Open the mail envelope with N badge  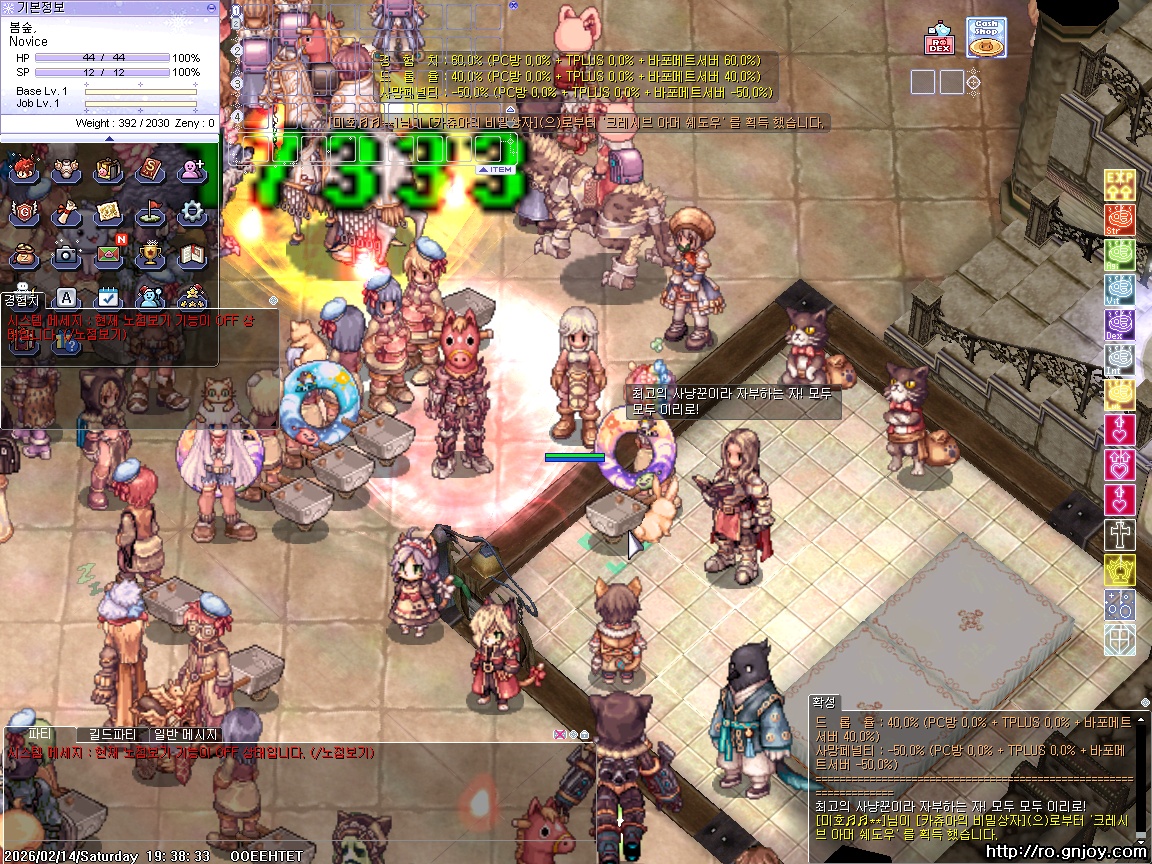pyautogui.click(x=109, y=254)
